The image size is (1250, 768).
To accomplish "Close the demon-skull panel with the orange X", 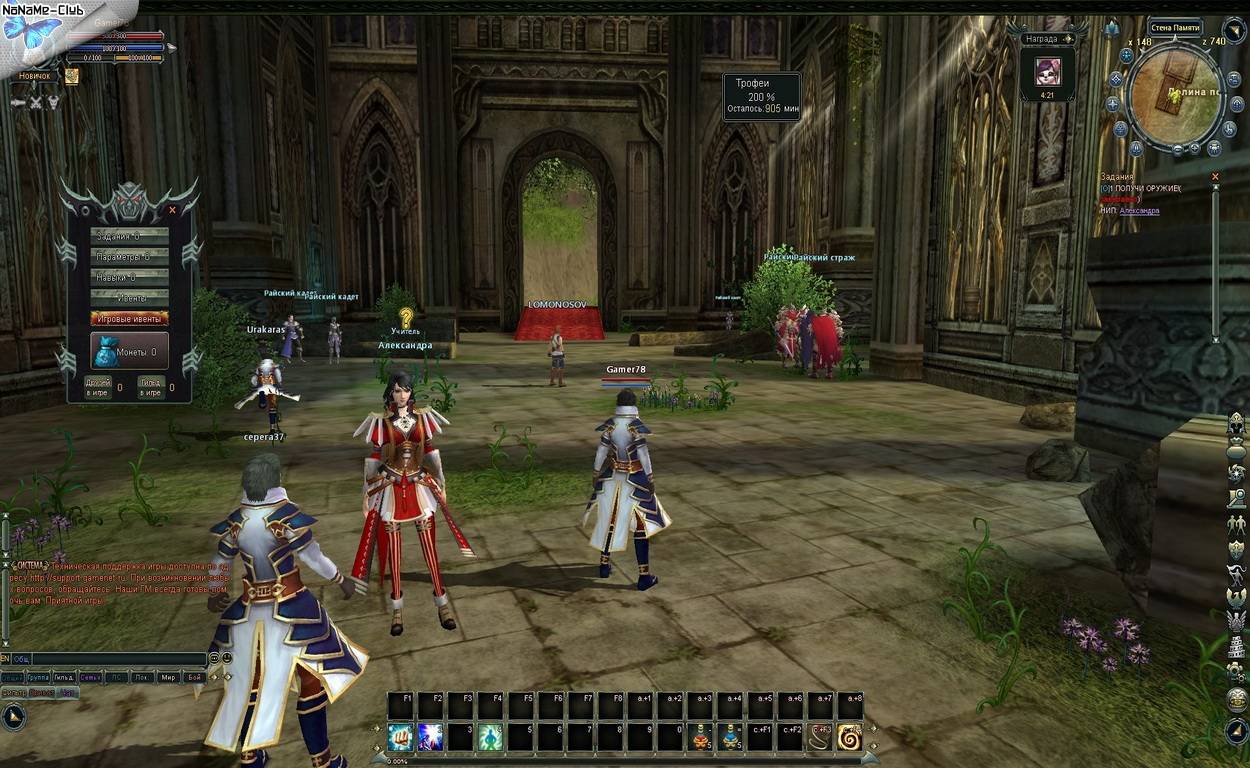I will click(x=172, y=210).
